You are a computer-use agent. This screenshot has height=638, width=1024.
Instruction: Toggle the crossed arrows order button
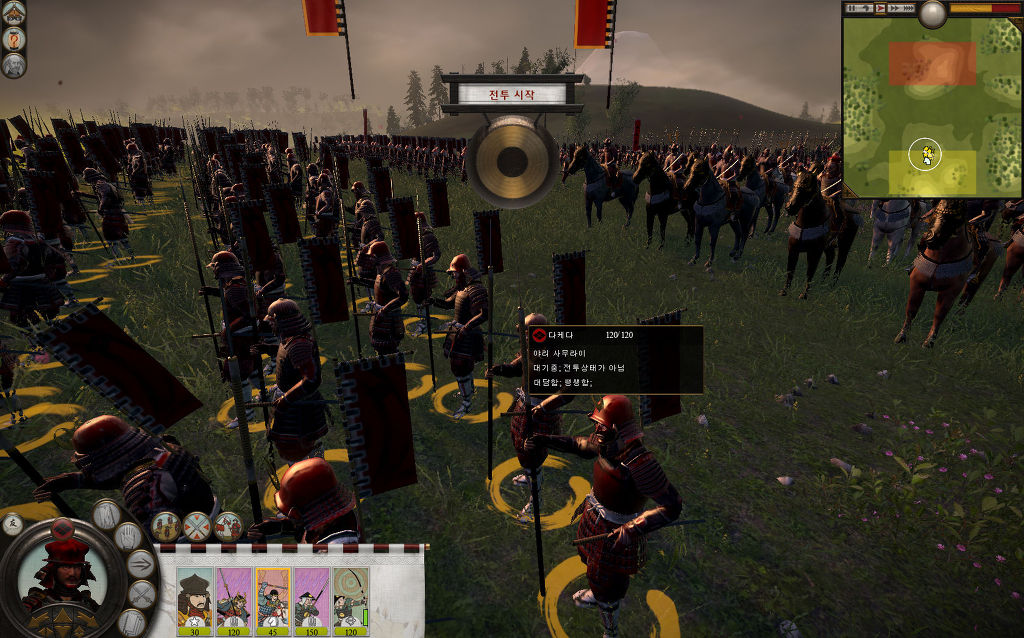pyautogui.click(x=143, y=596)
